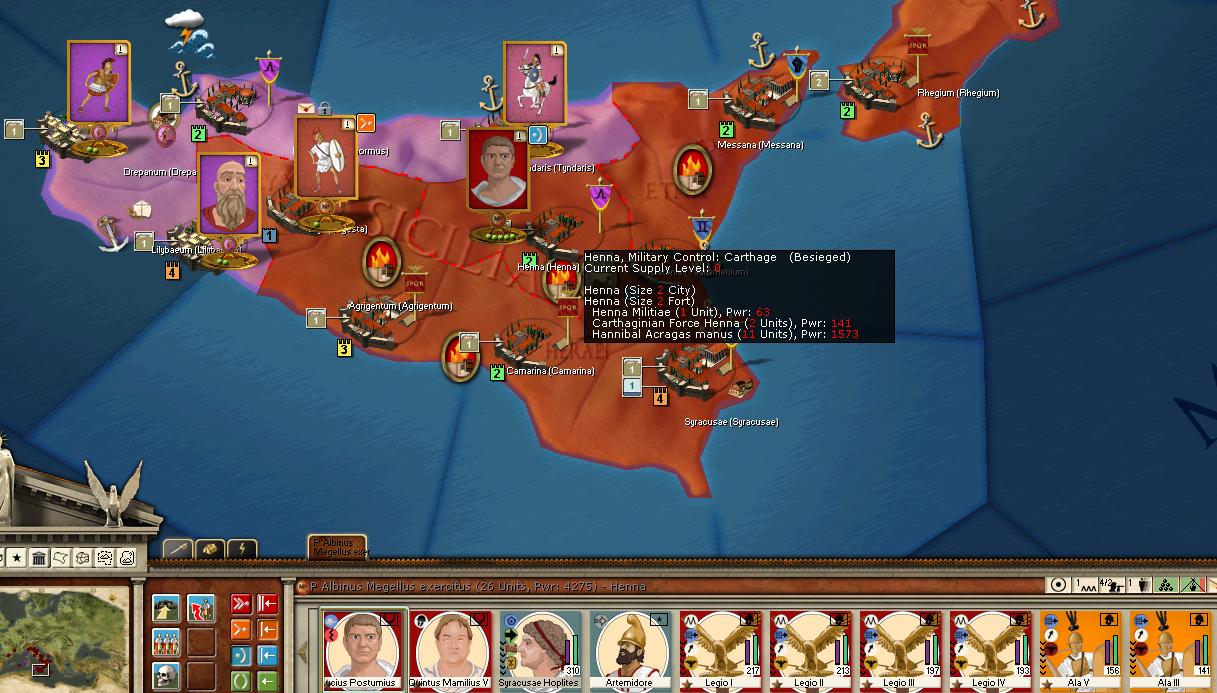Select the Lucius Postumius leader card
This screenshot has height=693, width=1217.
click(x=364, y=650)
